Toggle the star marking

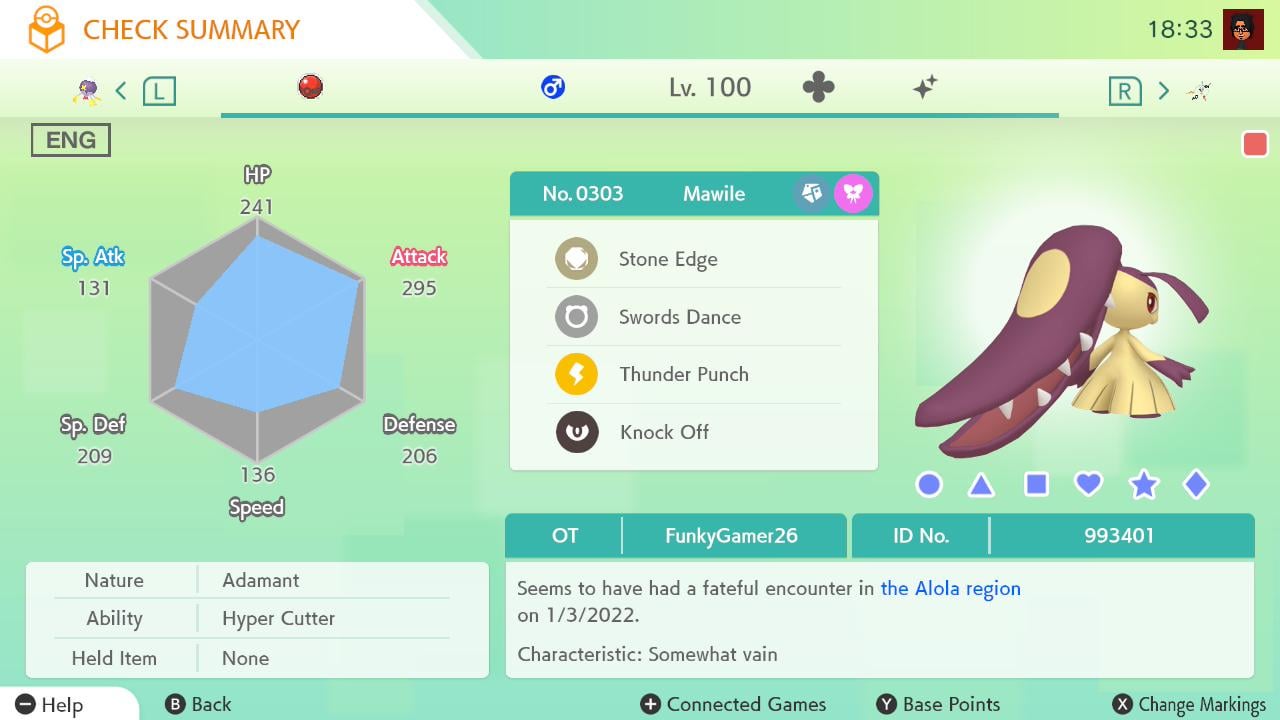(1143, 485)
